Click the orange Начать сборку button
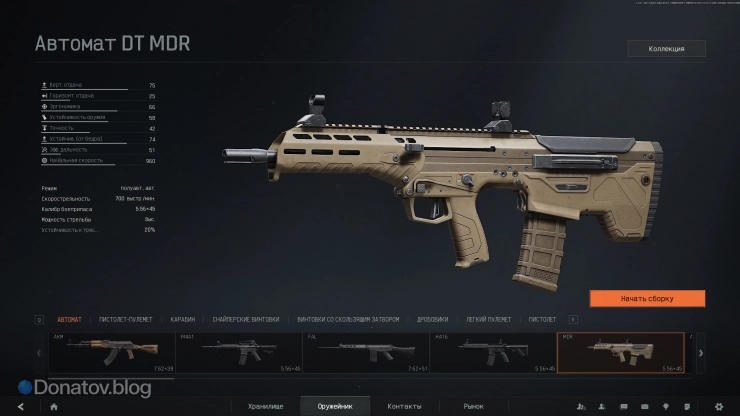Image resolution: width=740 pixels, height=416 pixels. [x=647, y=298]
